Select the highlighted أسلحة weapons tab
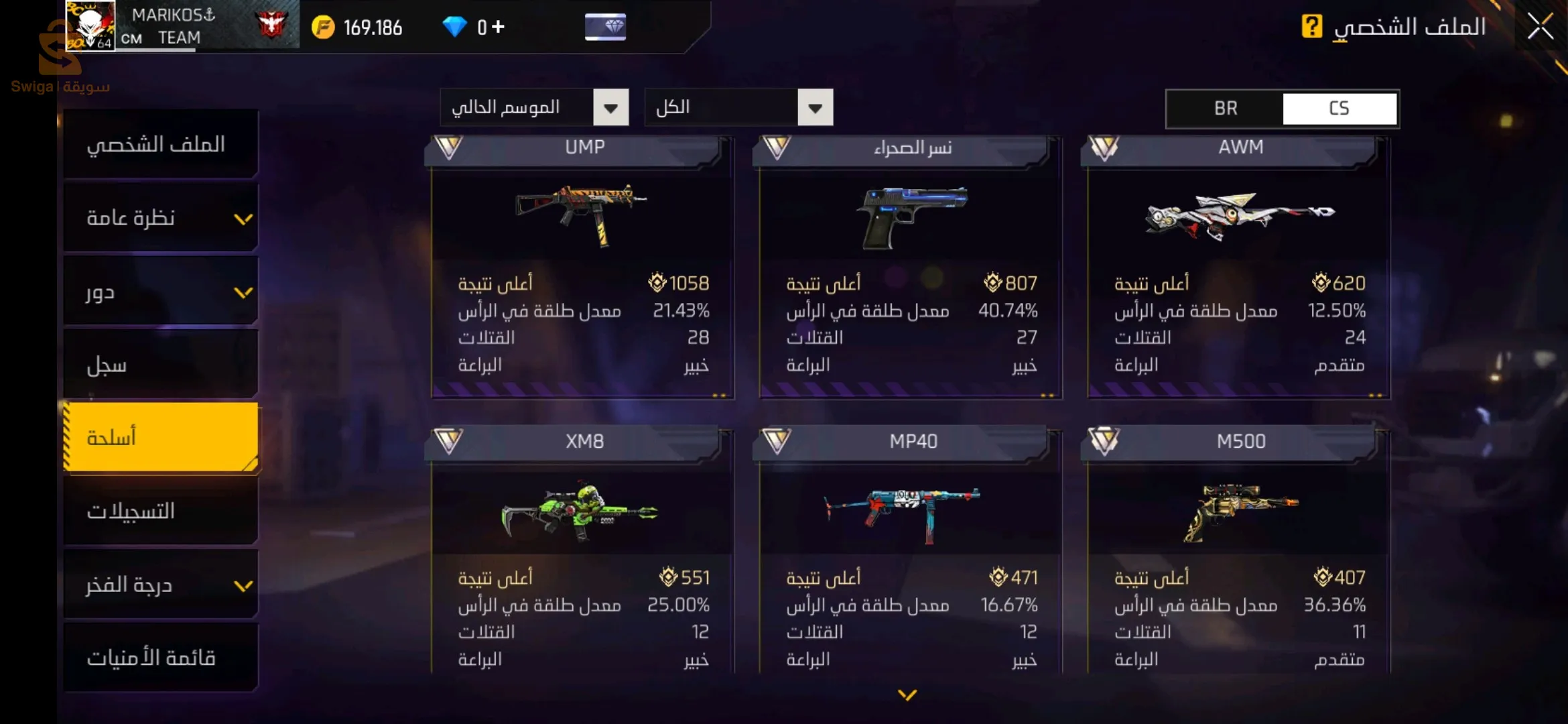The width and height of the screenshot is (1568, 724). (161, 436)
